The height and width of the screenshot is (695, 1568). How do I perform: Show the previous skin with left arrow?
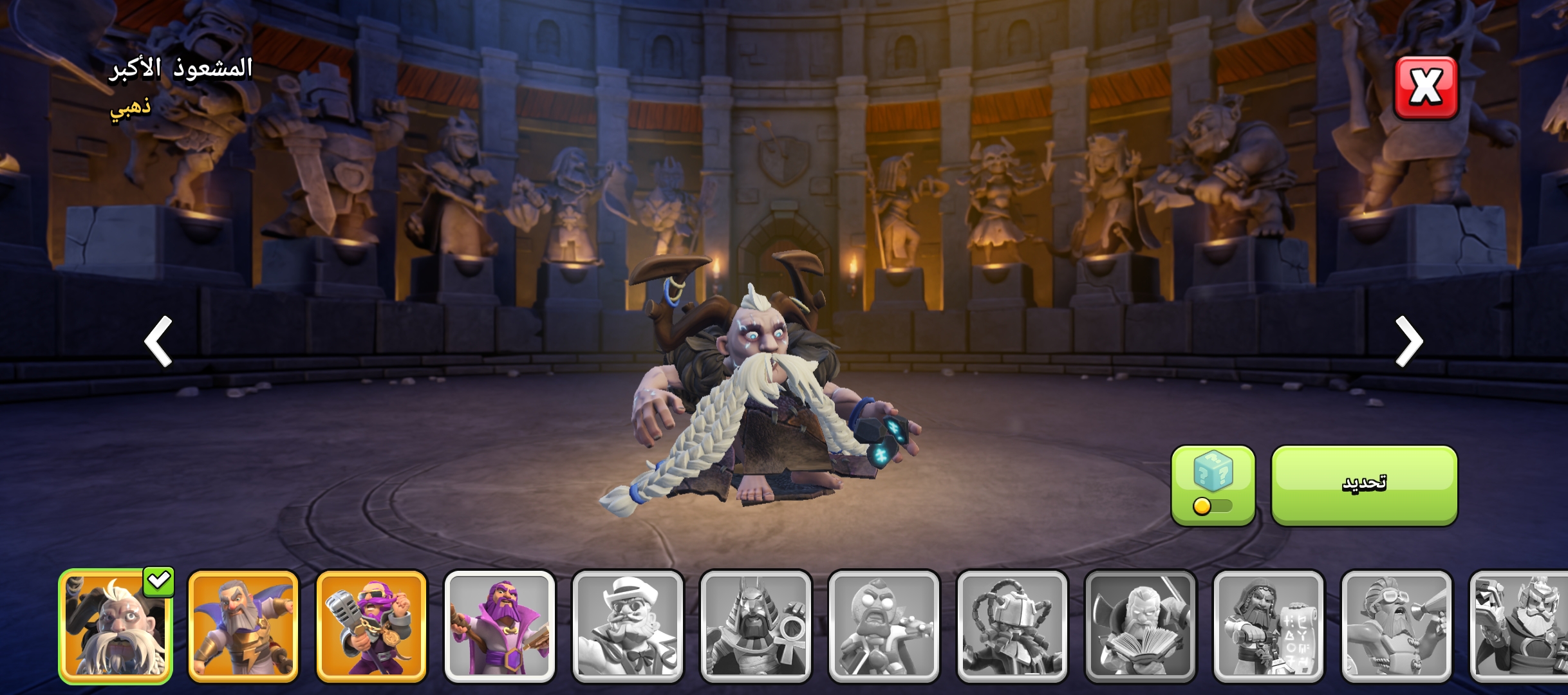158,341
